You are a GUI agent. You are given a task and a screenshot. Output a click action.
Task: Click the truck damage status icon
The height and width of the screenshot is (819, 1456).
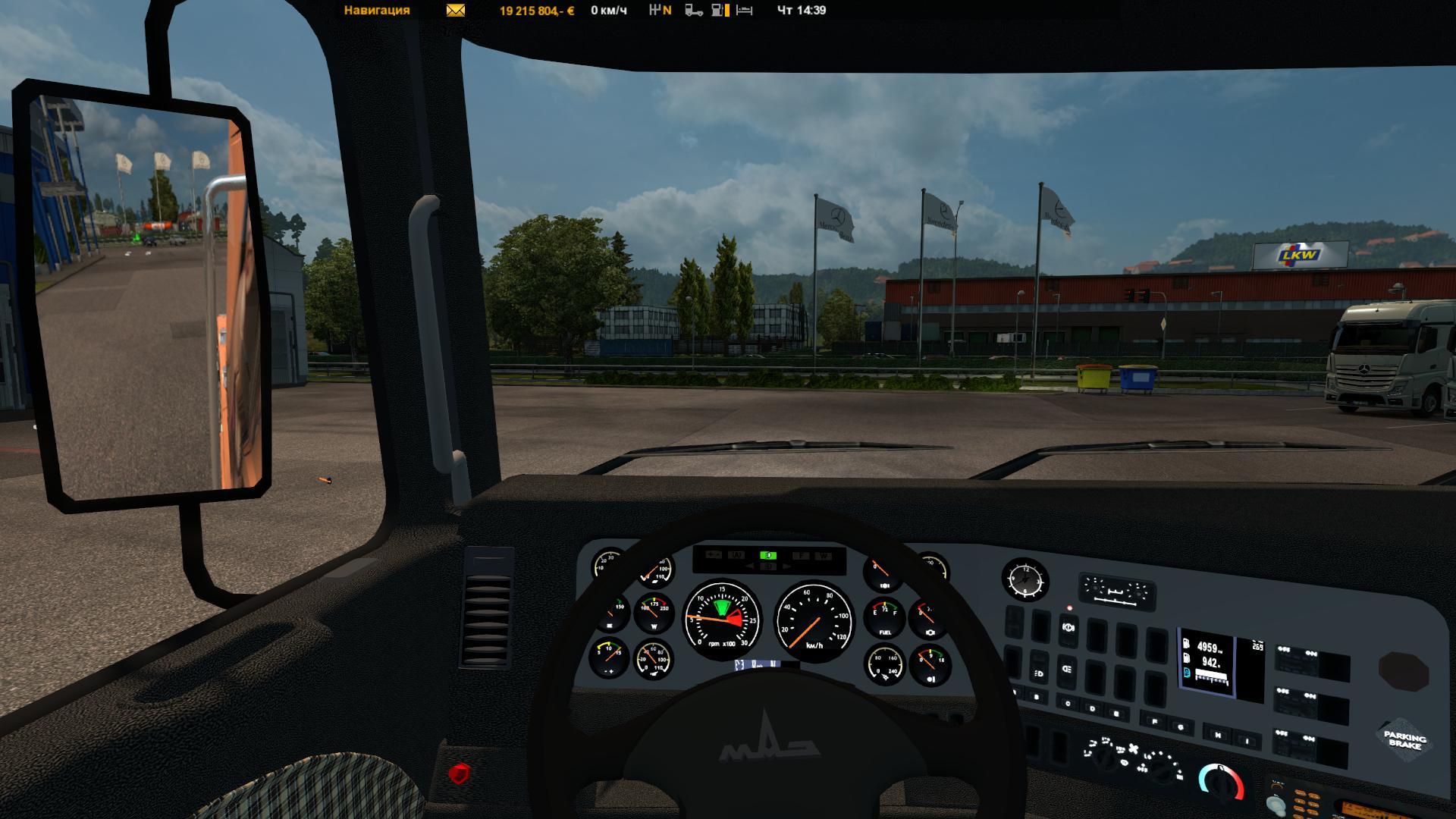click(693, 11)
